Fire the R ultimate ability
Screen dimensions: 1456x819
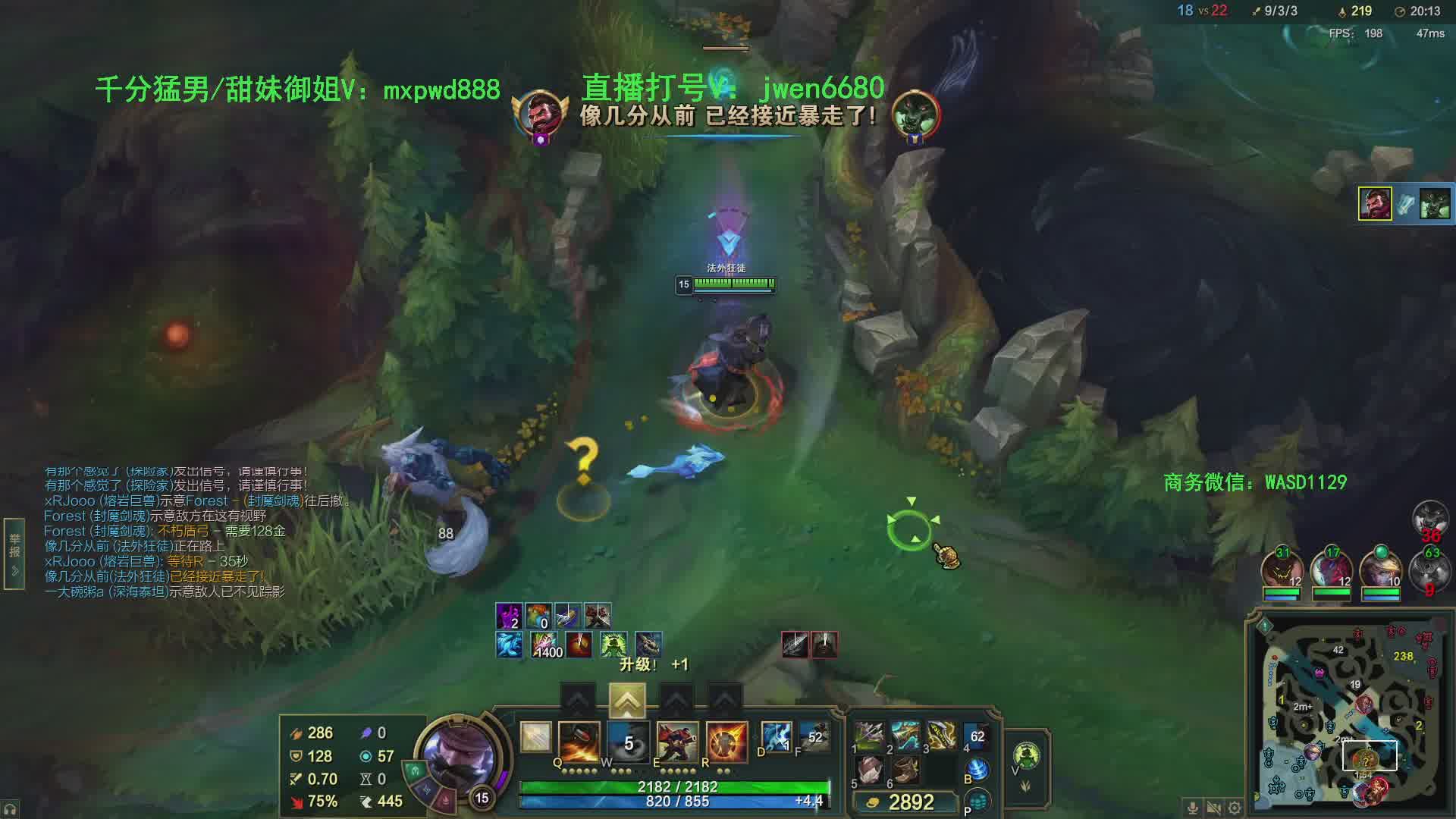tap(726, 741)
